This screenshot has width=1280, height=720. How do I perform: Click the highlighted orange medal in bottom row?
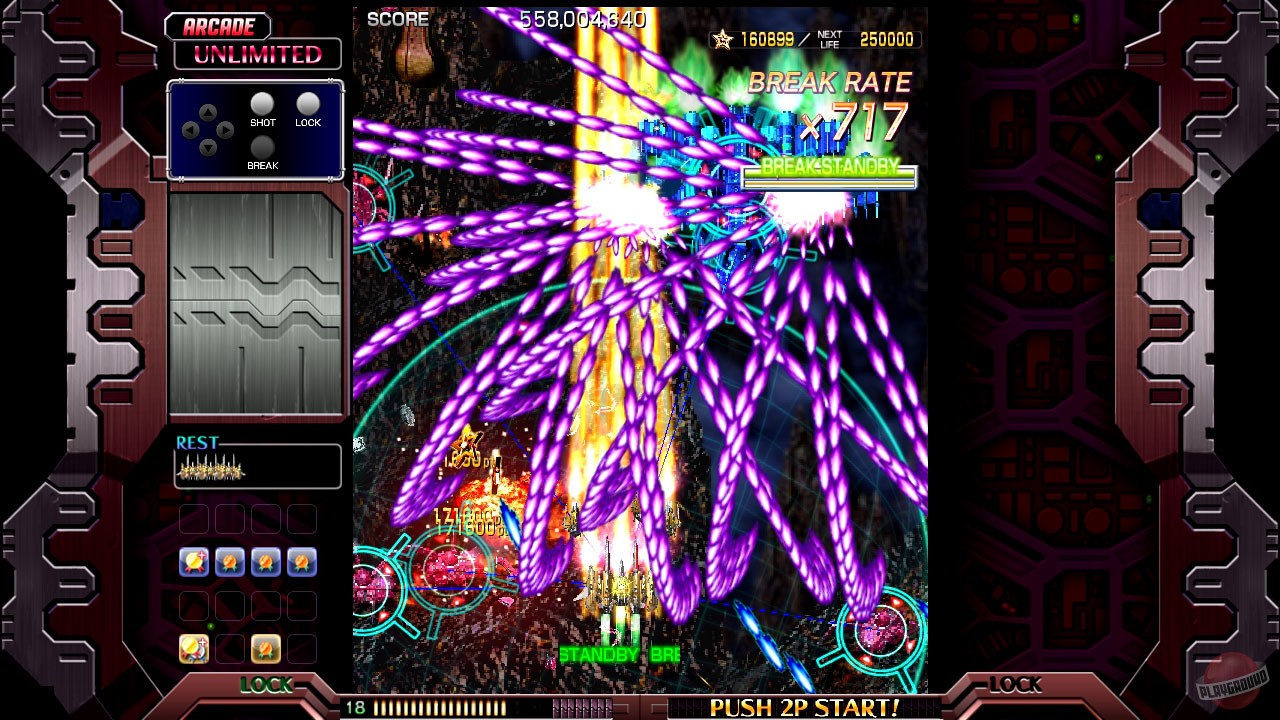point(266,648)
